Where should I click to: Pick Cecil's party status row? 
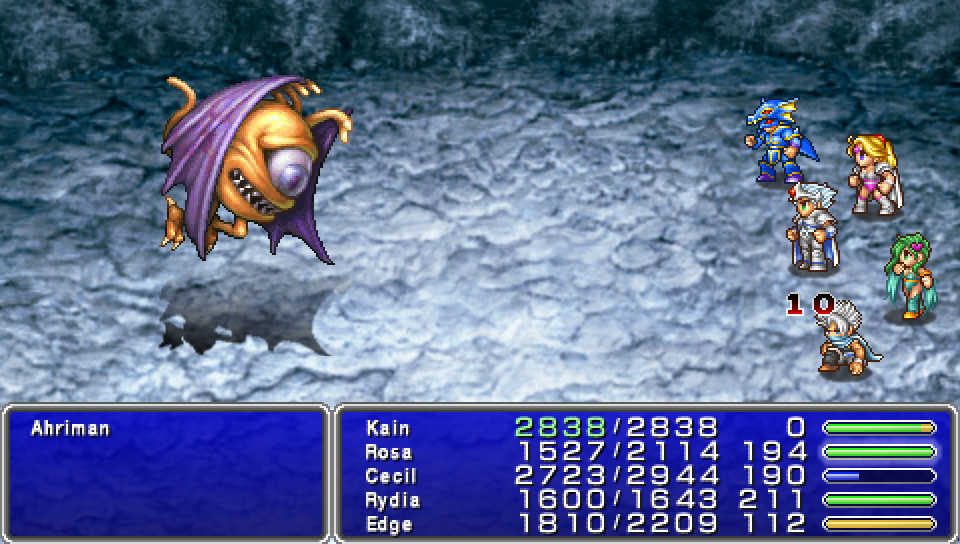click(x=390, y=476)
